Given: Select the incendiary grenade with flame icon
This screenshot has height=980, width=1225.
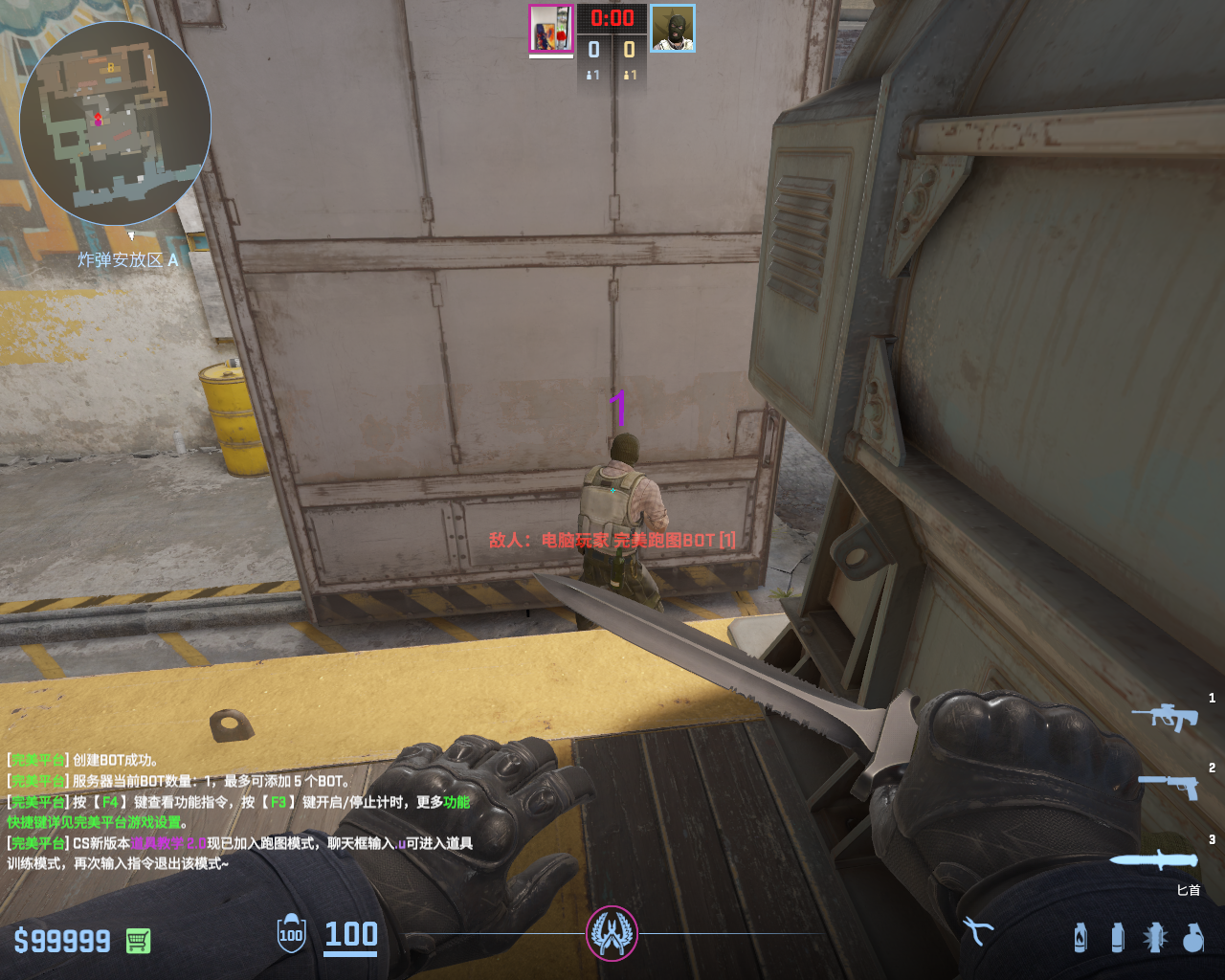Looking at the screenshot, I should 1080,937.
